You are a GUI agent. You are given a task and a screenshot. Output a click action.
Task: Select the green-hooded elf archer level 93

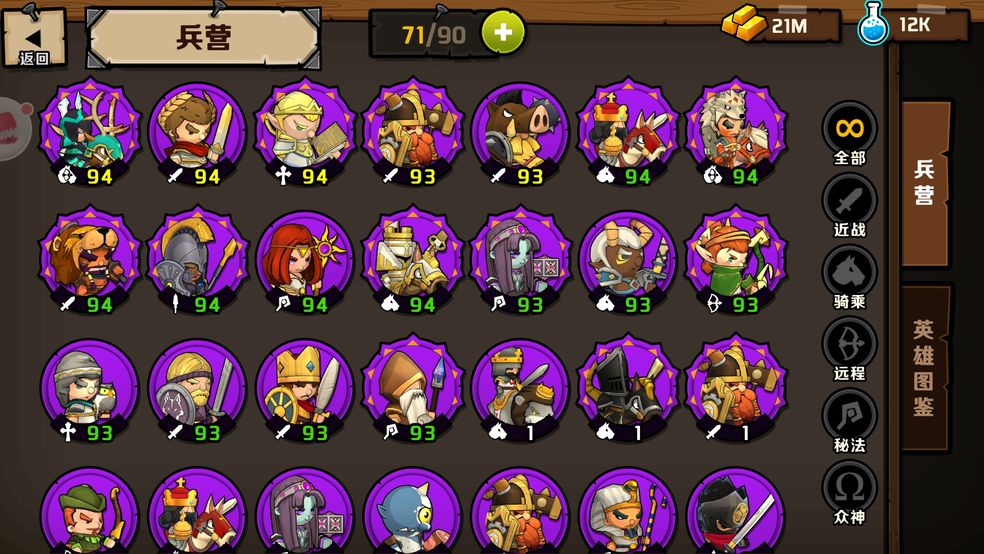click(735, 259)
